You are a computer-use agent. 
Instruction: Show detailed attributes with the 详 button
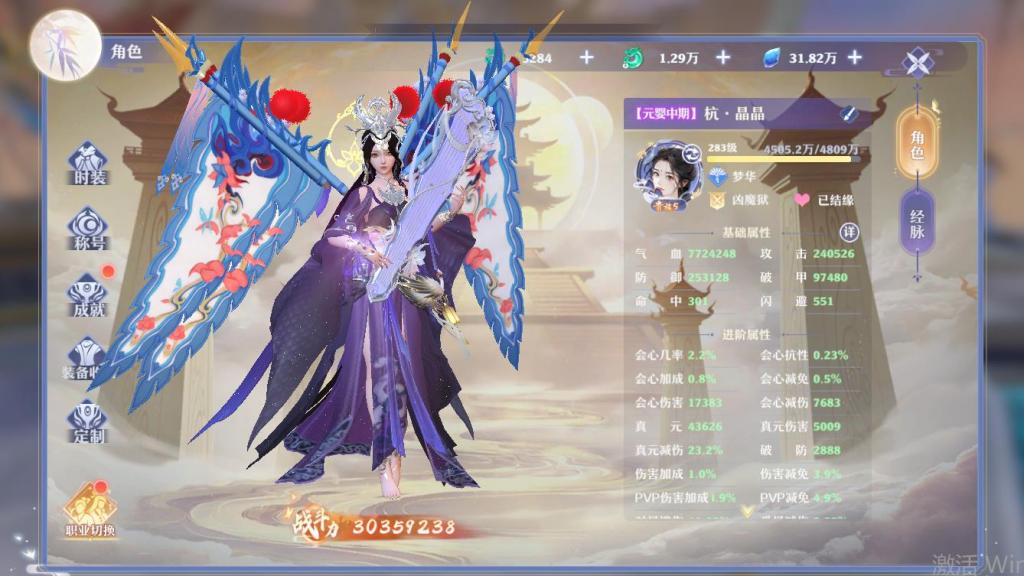[x=849, y=232]
